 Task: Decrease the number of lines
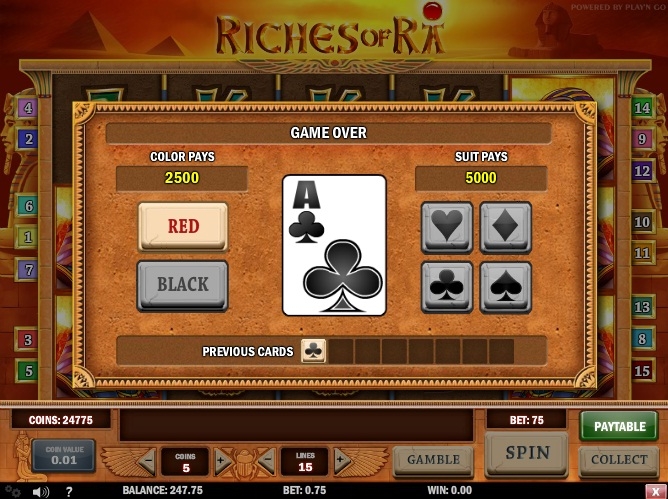[267, 462]
